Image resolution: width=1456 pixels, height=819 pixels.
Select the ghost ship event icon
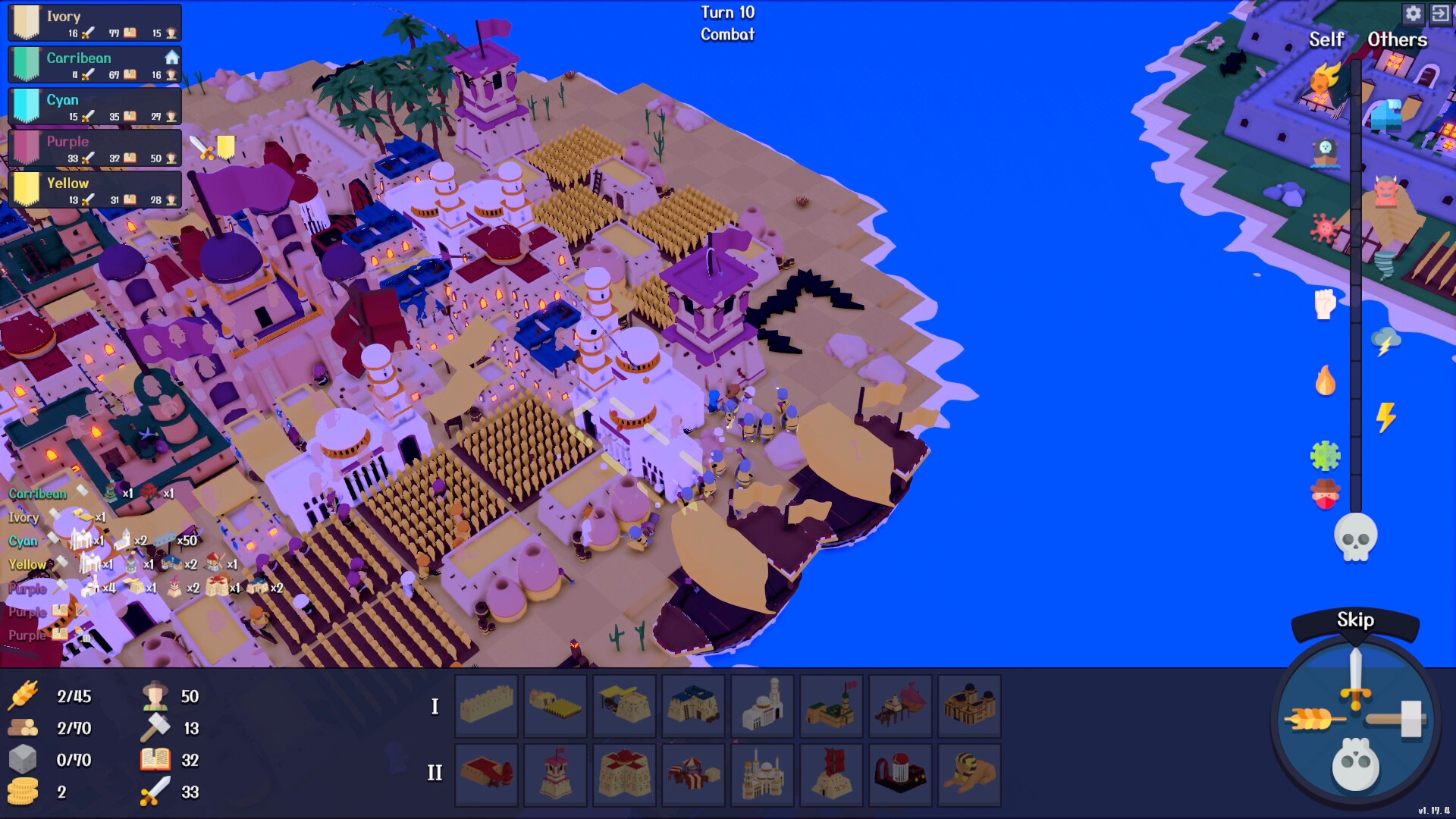tap(1324, 152)
